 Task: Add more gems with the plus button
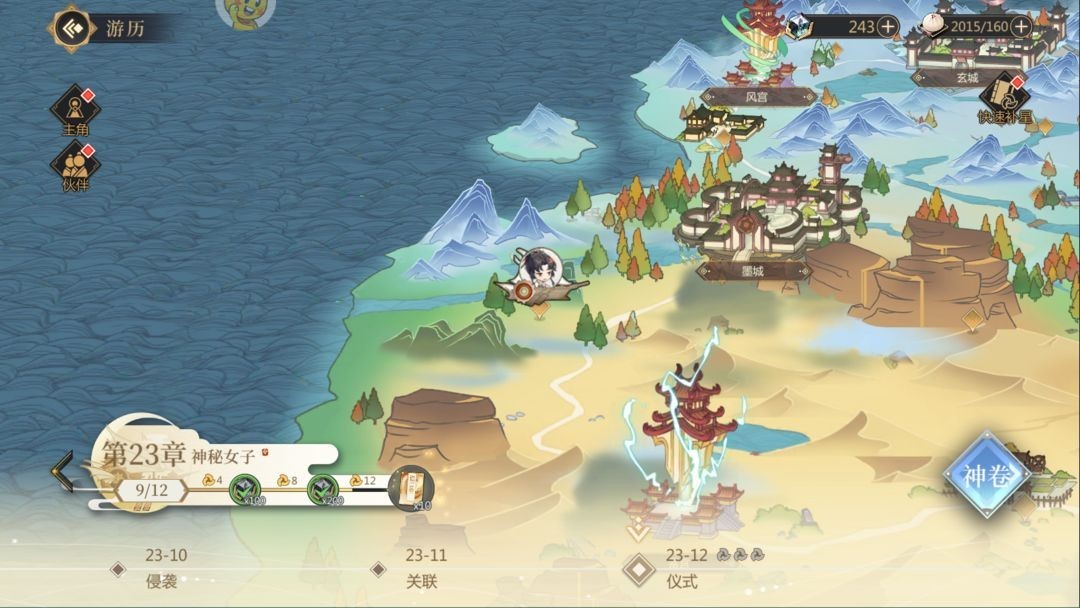(x=887, y=27)
